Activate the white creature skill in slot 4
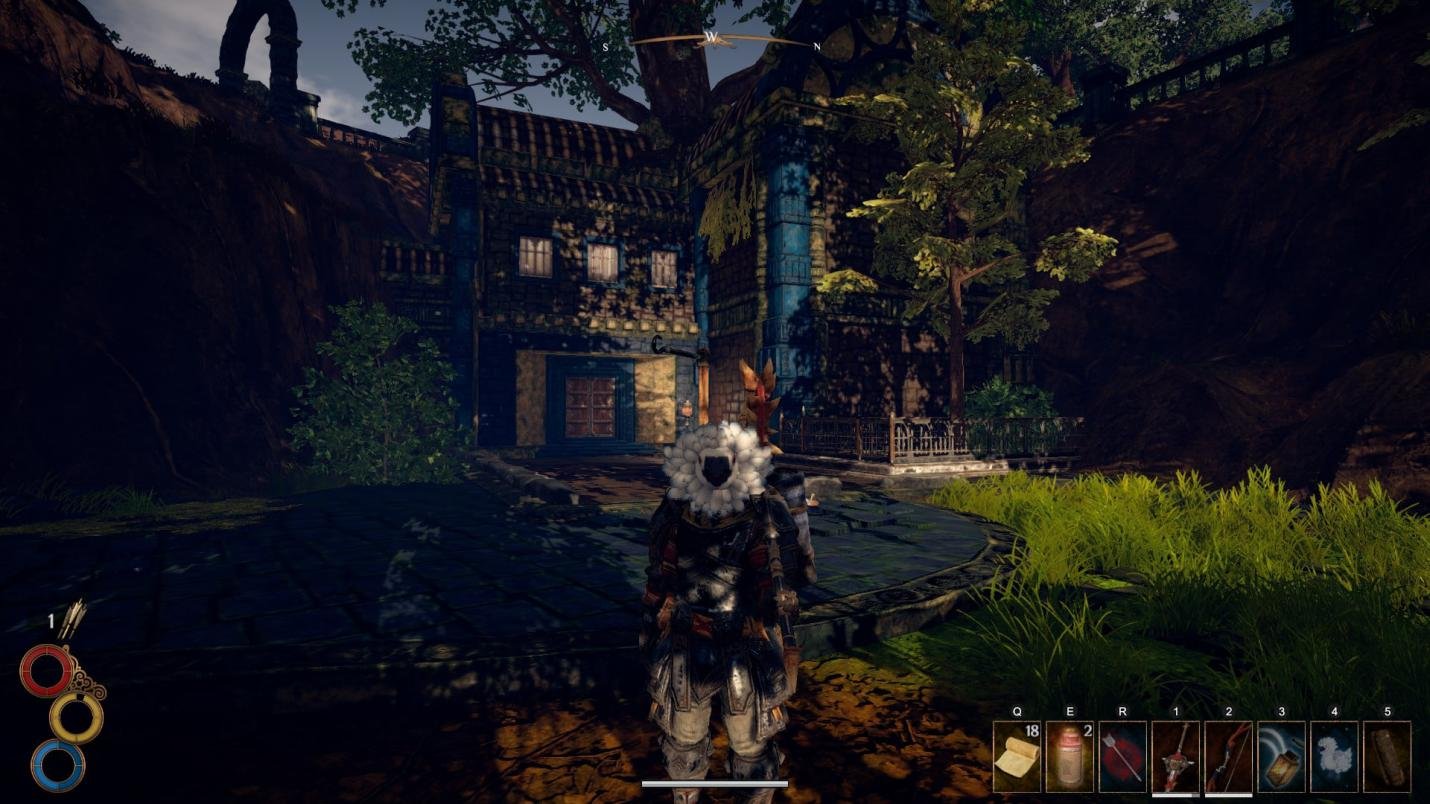1430x804 pixels. pyautogui.click(x=1334, y=755)
